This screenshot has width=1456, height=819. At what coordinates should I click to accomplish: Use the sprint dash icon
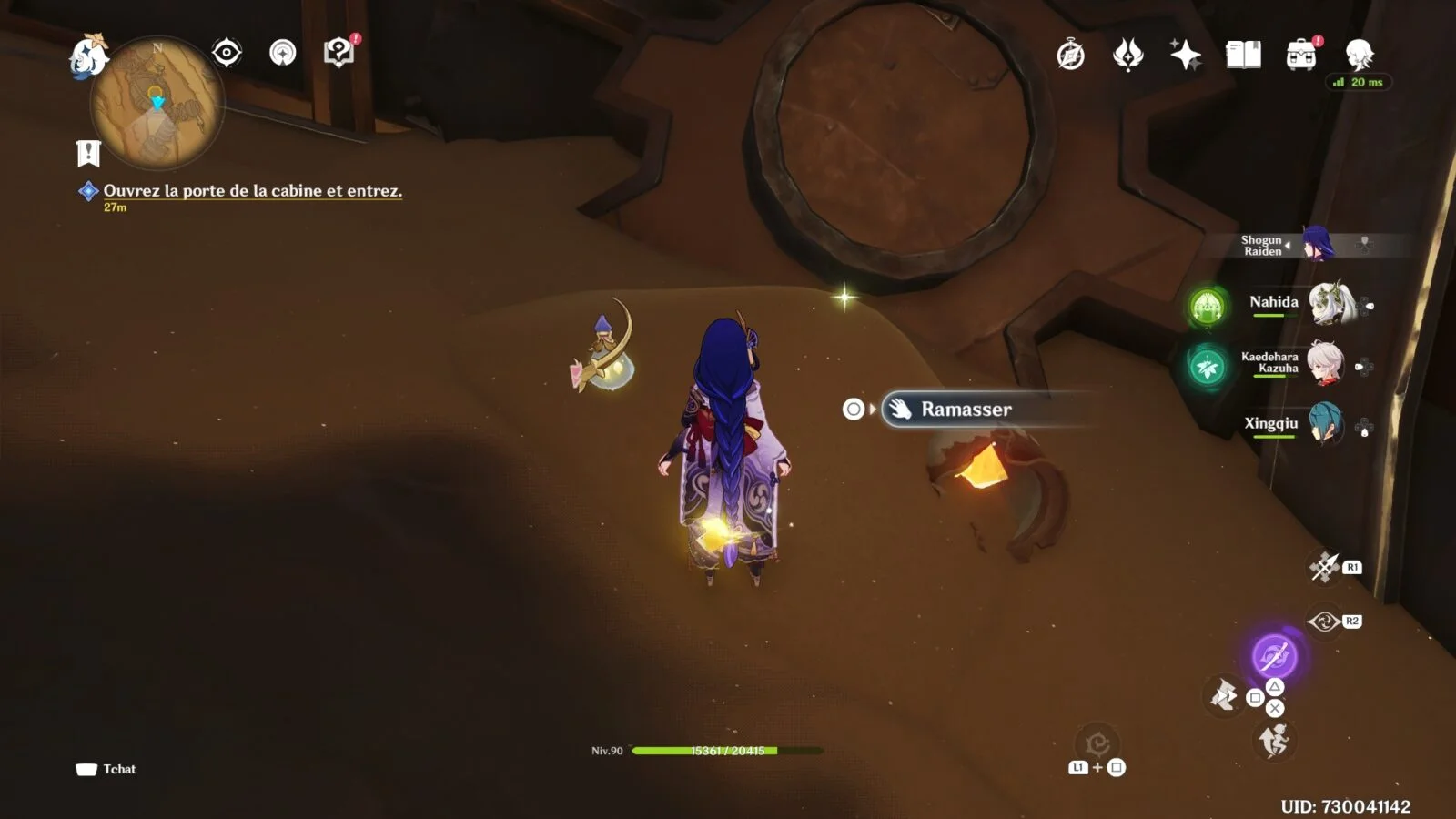(x=1273, y=742)
